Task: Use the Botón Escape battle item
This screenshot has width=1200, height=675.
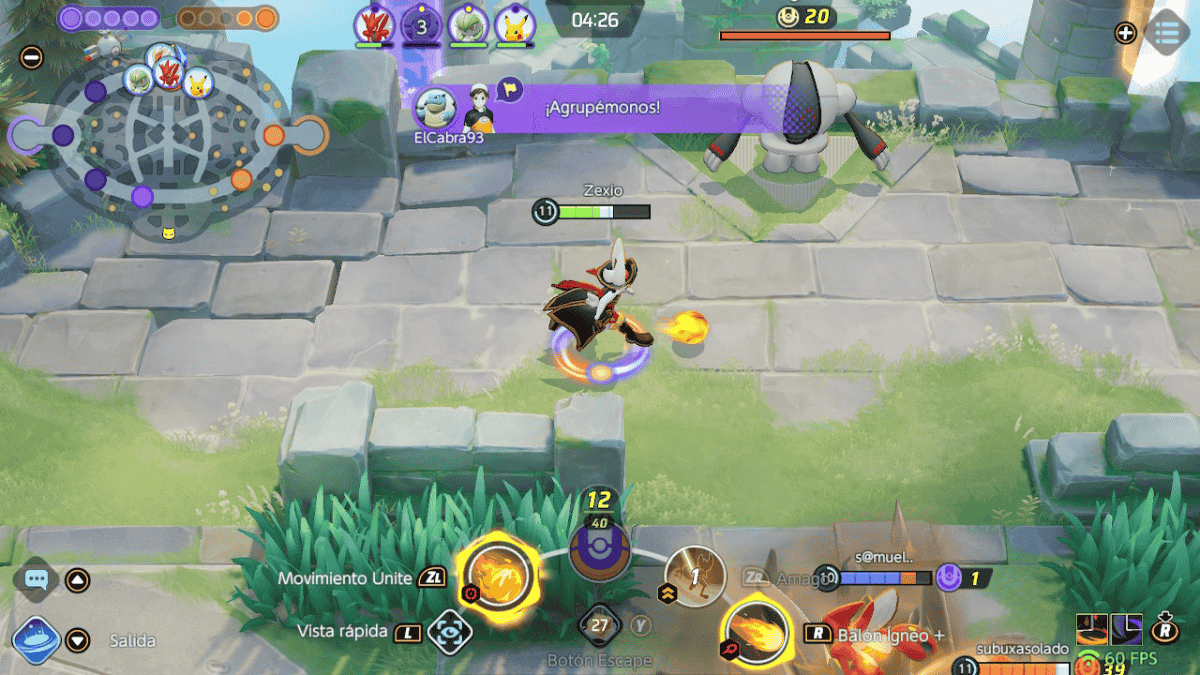Action: 600,627
